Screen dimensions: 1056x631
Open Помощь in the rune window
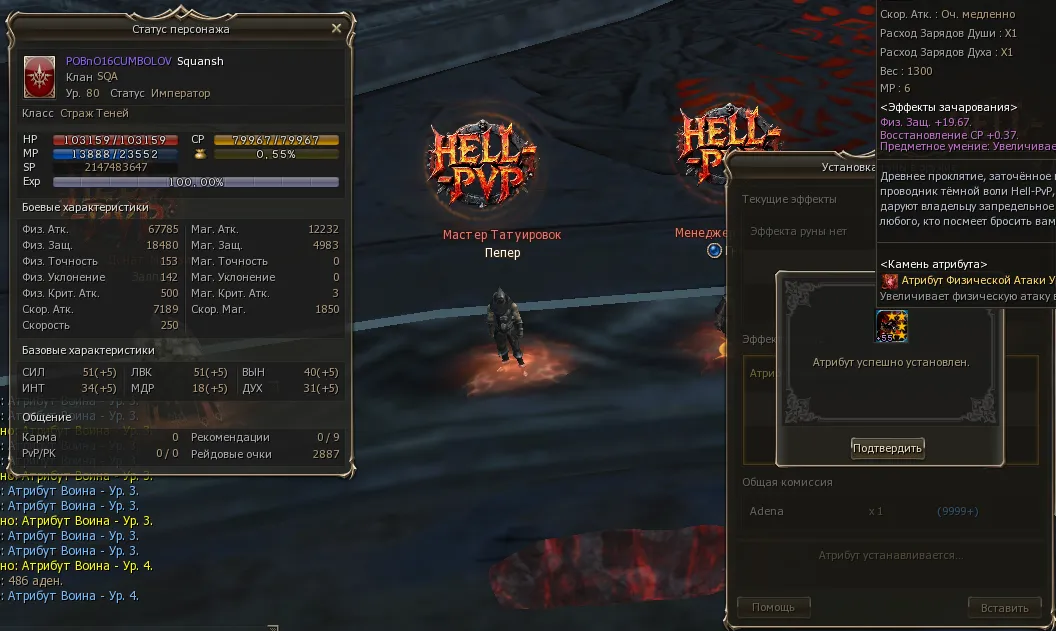(773, 607)
